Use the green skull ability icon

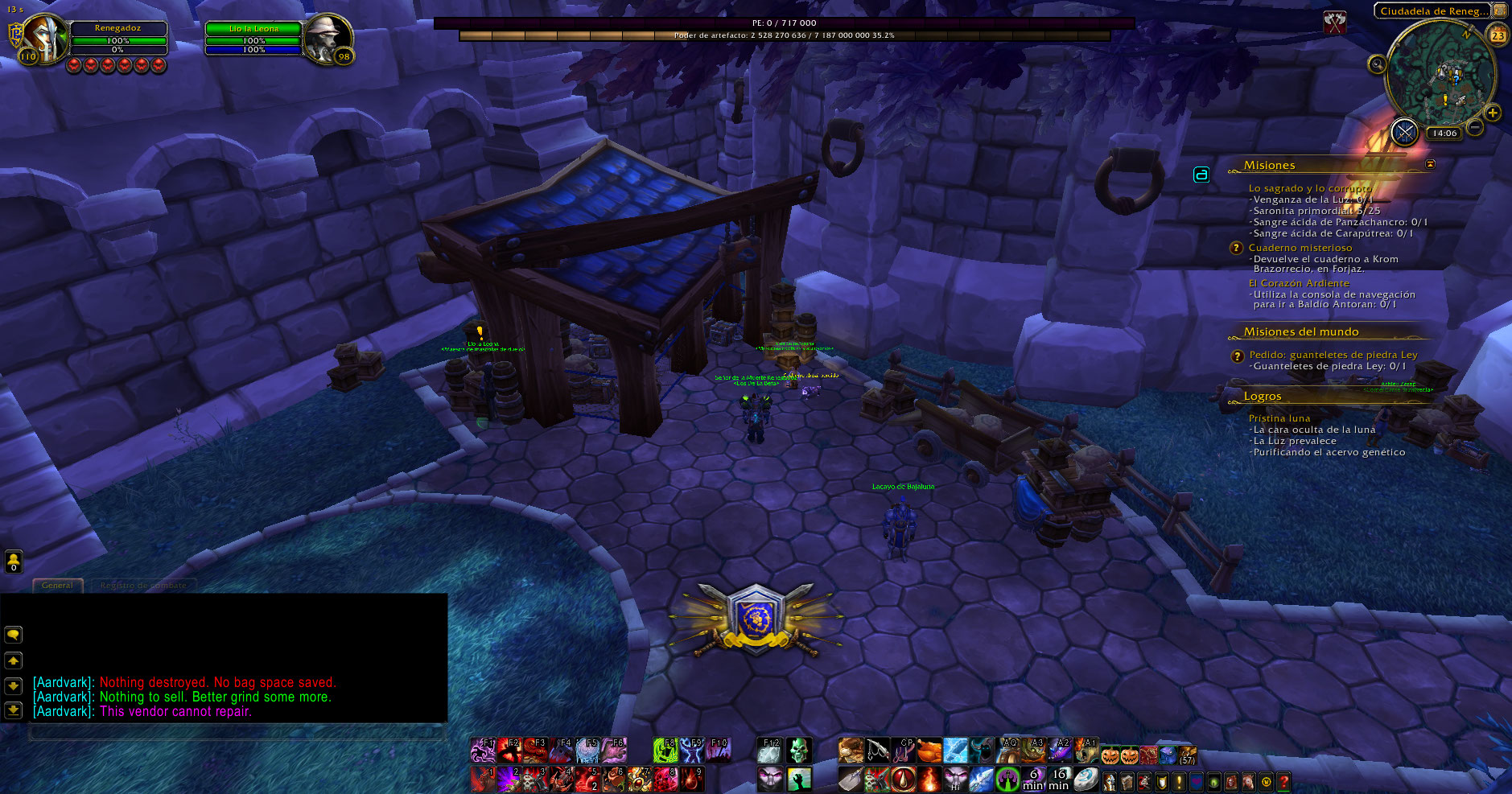[798, 751]
